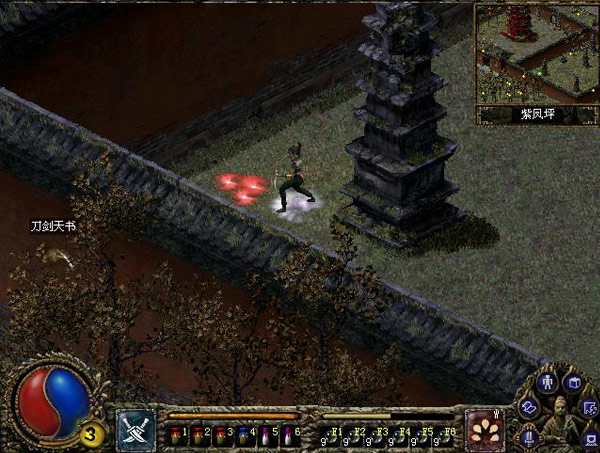600x453 pixels.
Task: Select the palm strike skill slot
Action: coord(485,429)
